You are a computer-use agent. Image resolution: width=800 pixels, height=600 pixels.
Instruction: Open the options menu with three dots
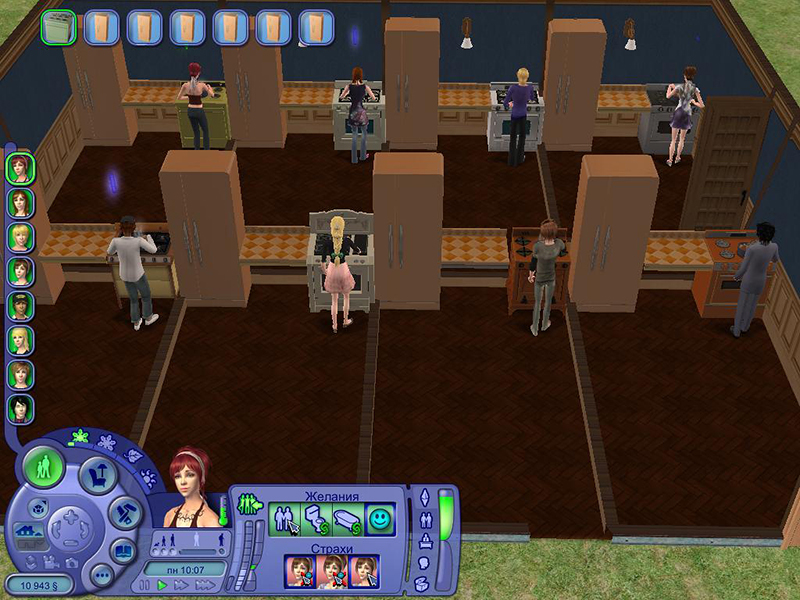tap(102, 575)
